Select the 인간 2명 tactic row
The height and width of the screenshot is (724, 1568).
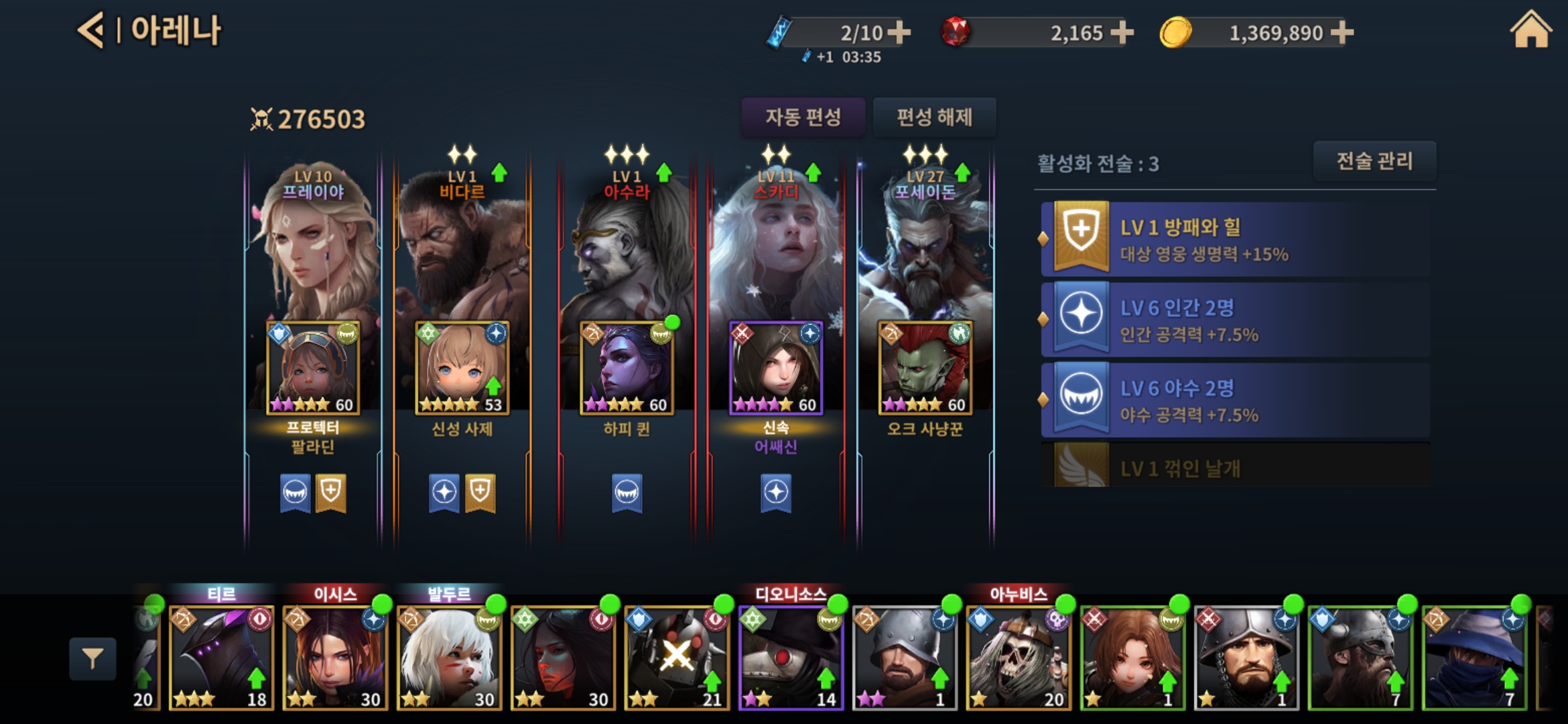(x=1235, y=320)
